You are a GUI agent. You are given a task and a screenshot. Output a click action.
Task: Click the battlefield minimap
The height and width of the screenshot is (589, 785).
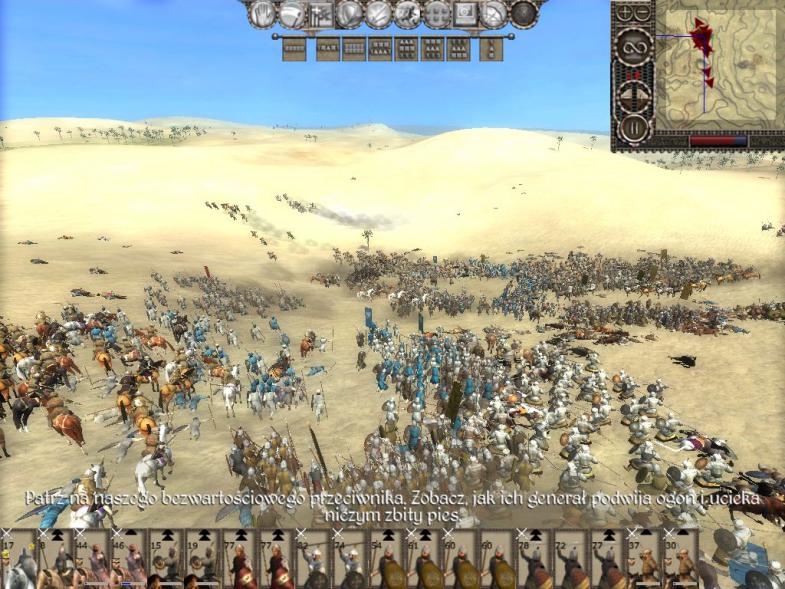[x=719, y=68]
